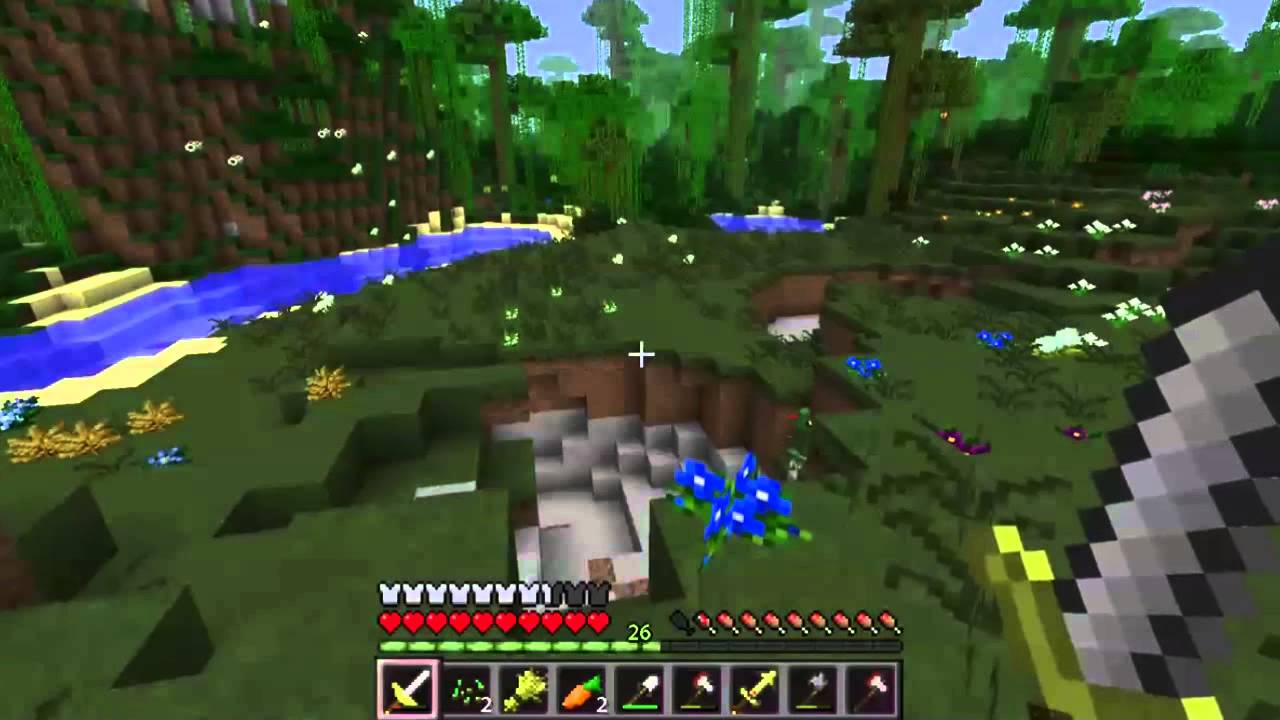
Task: Click the stack count on the seeds
Action: coord(484,703)
